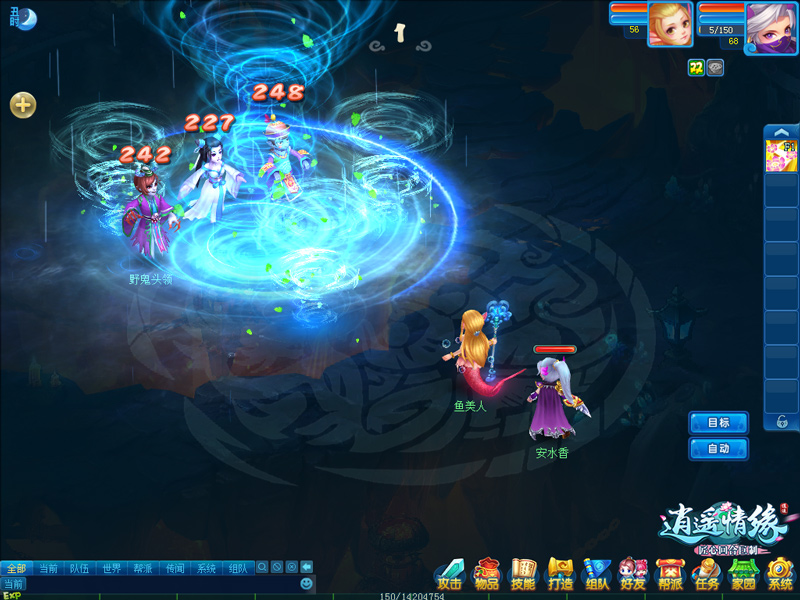Click the golden plus button
The image size is (800, 600).
23,105
